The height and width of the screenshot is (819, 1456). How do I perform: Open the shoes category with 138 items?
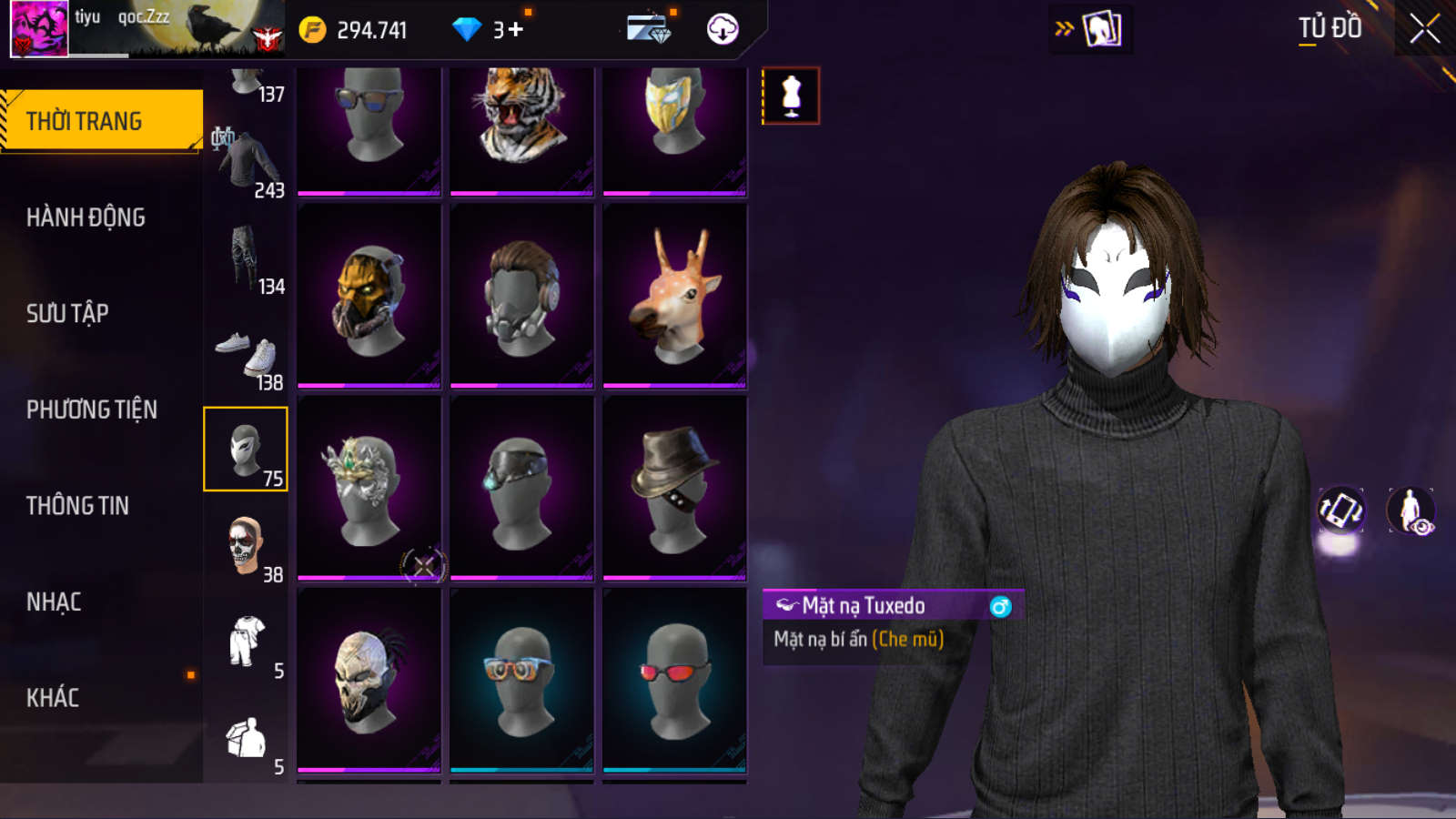tap(247, 359)
